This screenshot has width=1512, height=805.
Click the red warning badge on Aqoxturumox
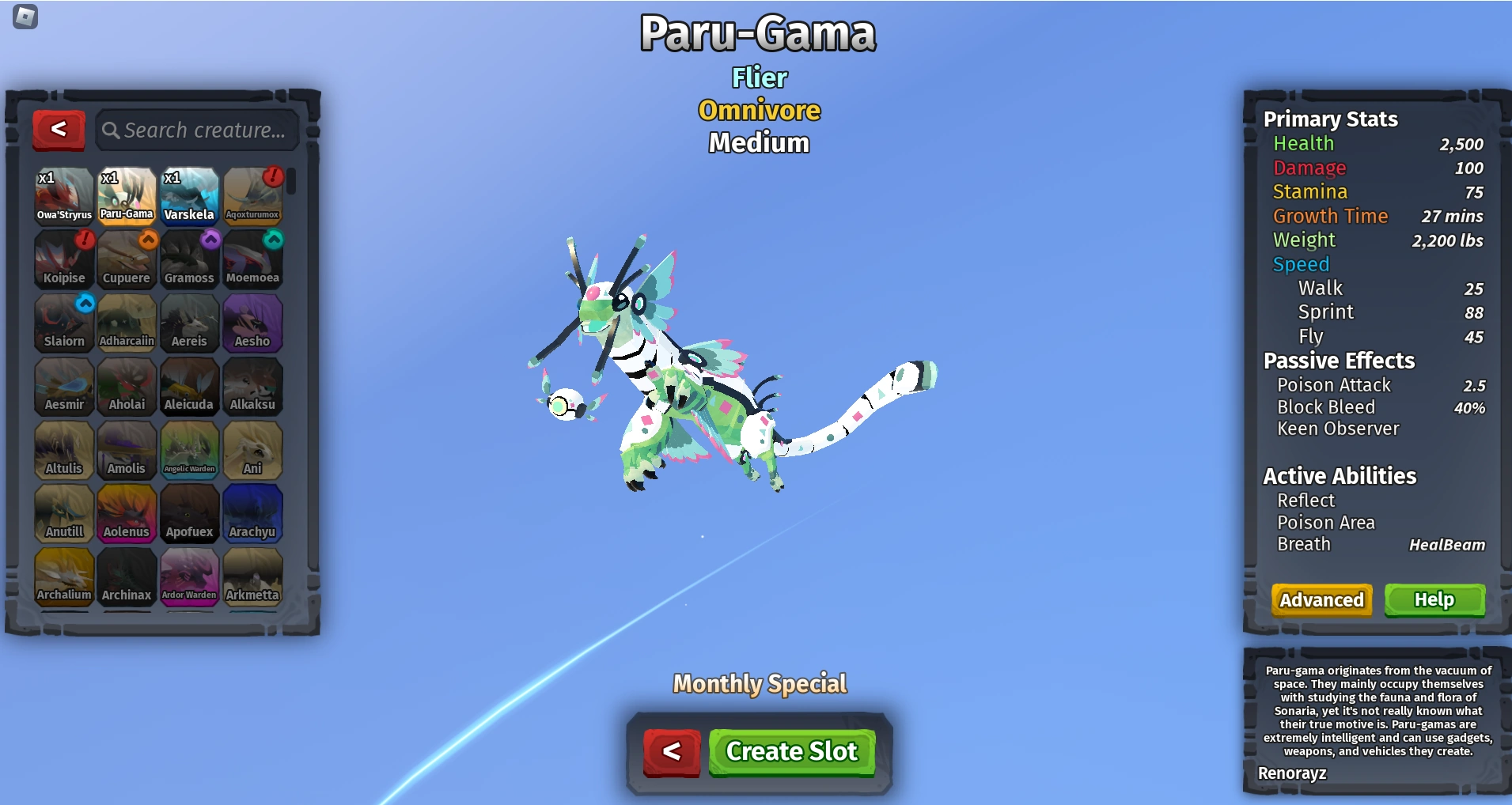coord(271,177)
